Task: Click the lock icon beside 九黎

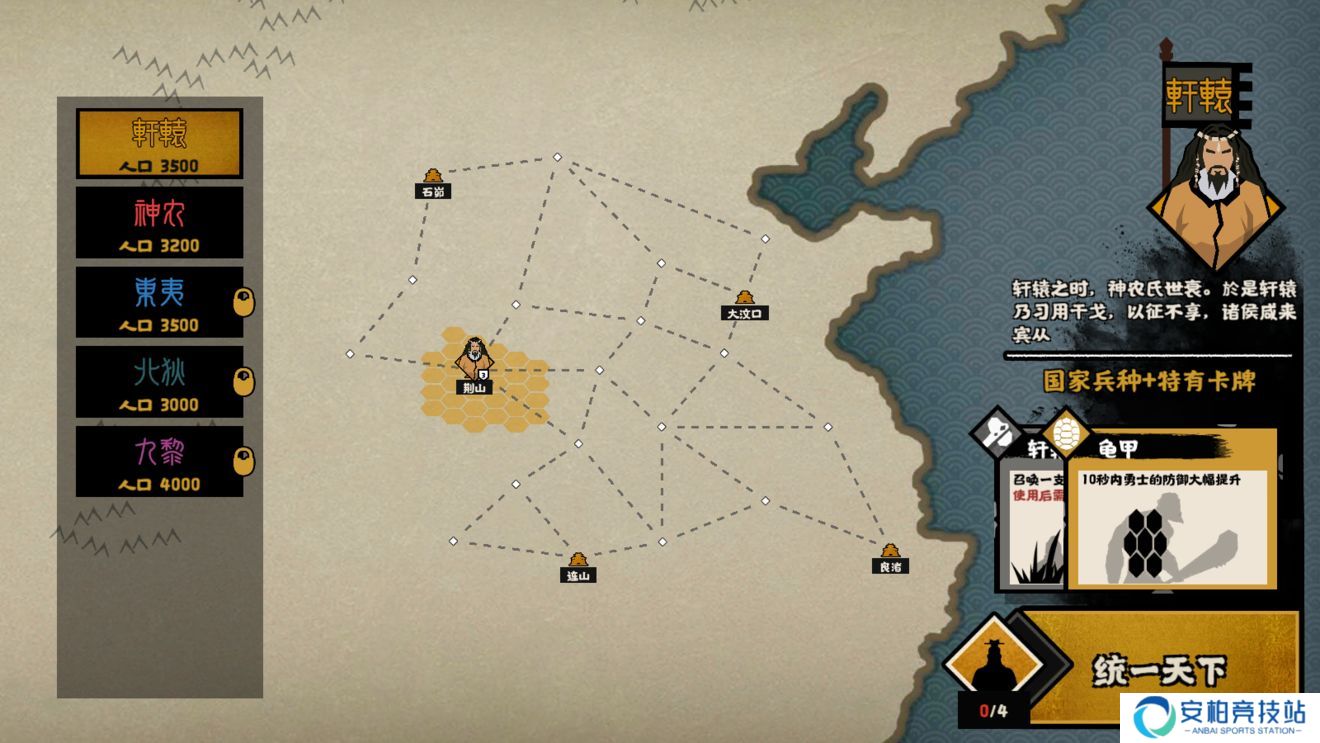Action: pos(243,461)
